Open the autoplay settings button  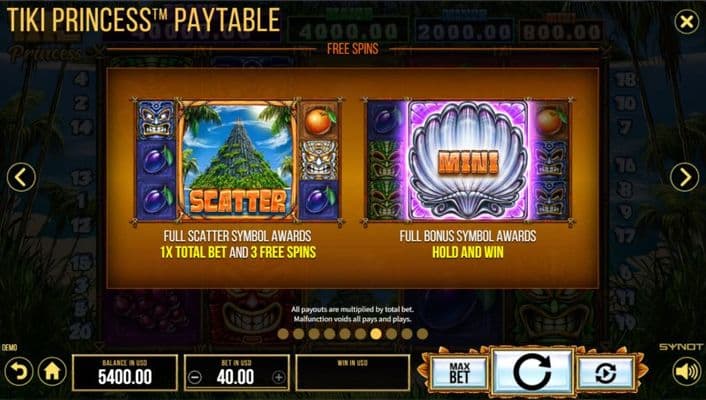pos(605,373)
